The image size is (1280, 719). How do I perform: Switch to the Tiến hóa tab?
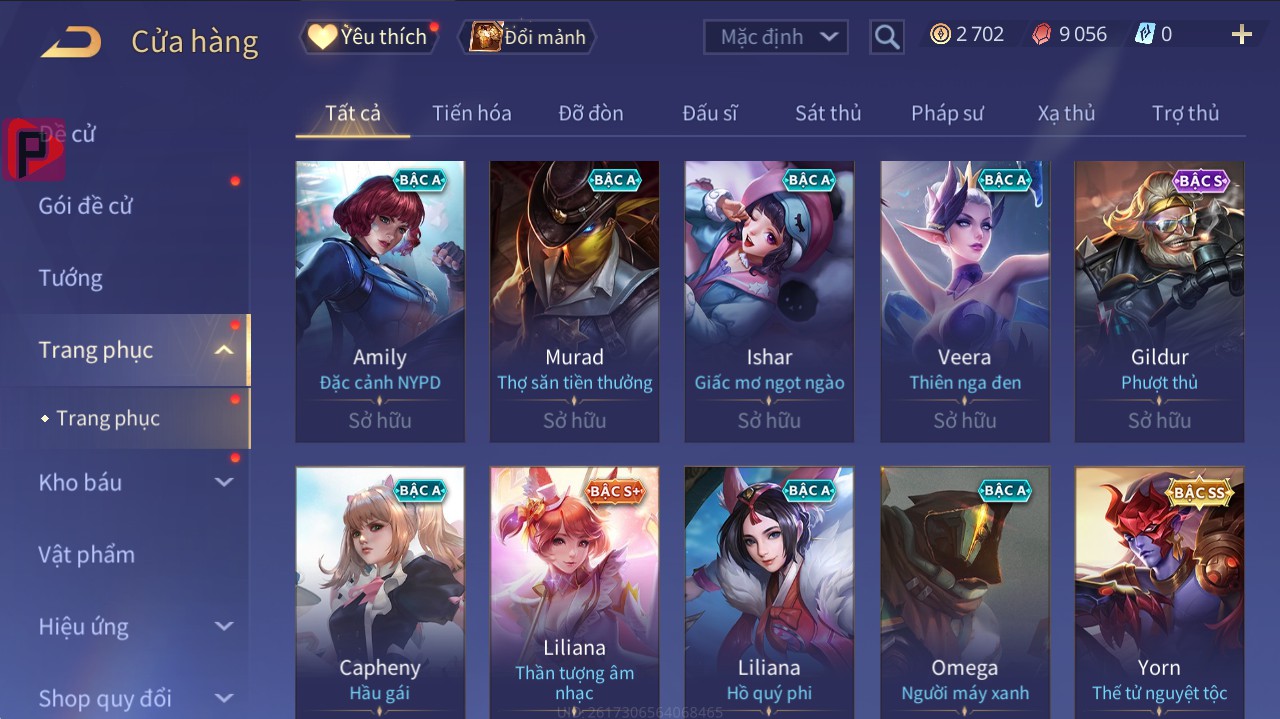click(x=471, y=113)
